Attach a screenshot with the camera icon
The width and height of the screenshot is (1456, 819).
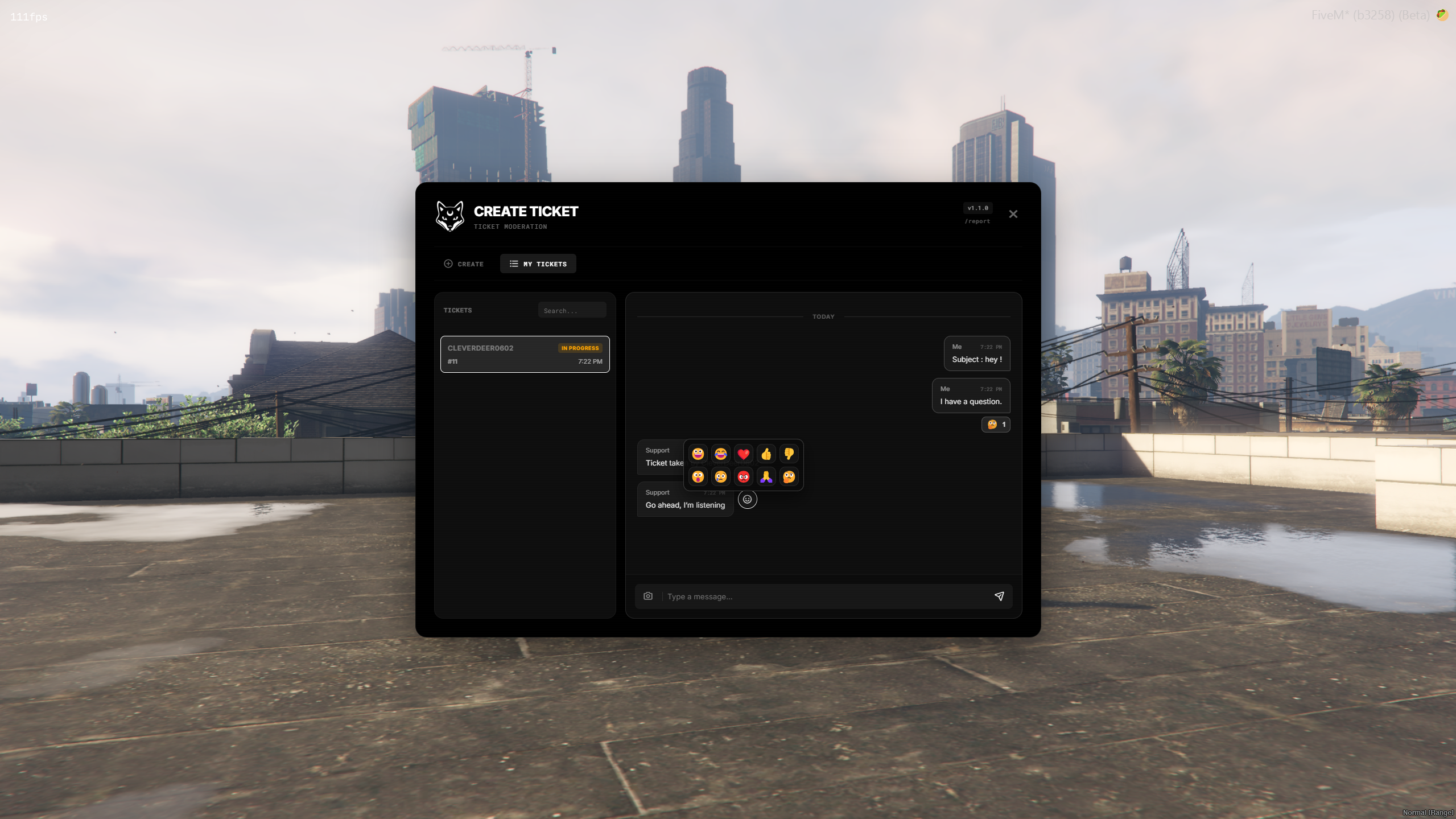(647, 596)
